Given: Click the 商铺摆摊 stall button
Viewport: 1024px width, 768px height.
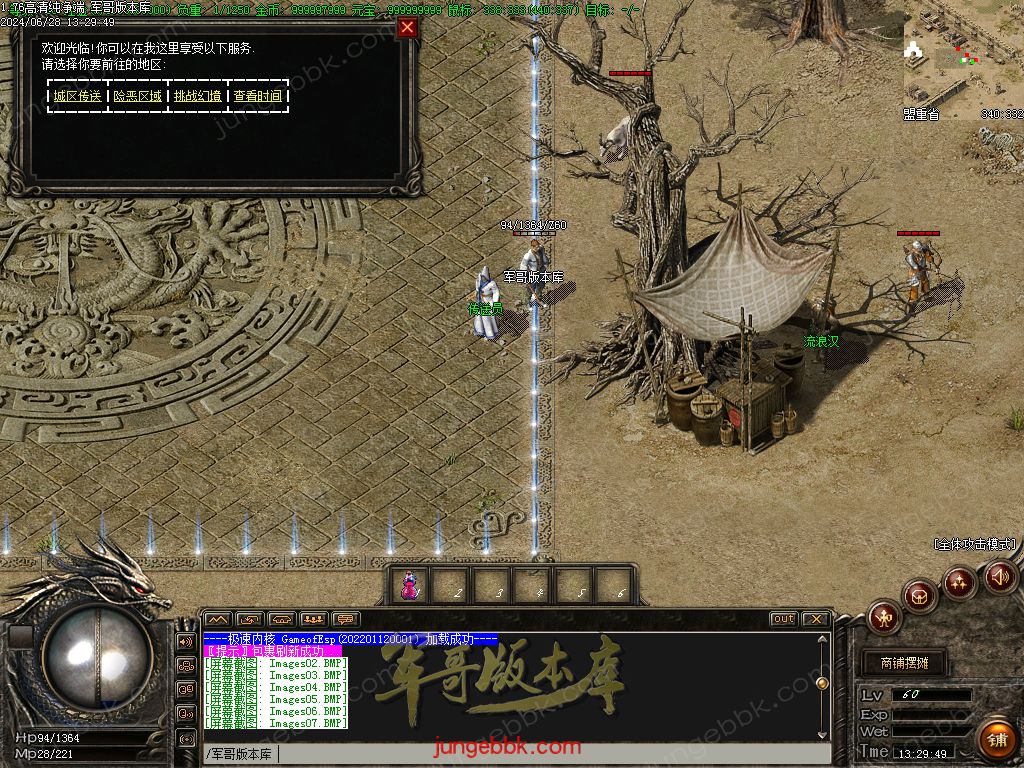Looking at the screenshot, I should point(904,663).
